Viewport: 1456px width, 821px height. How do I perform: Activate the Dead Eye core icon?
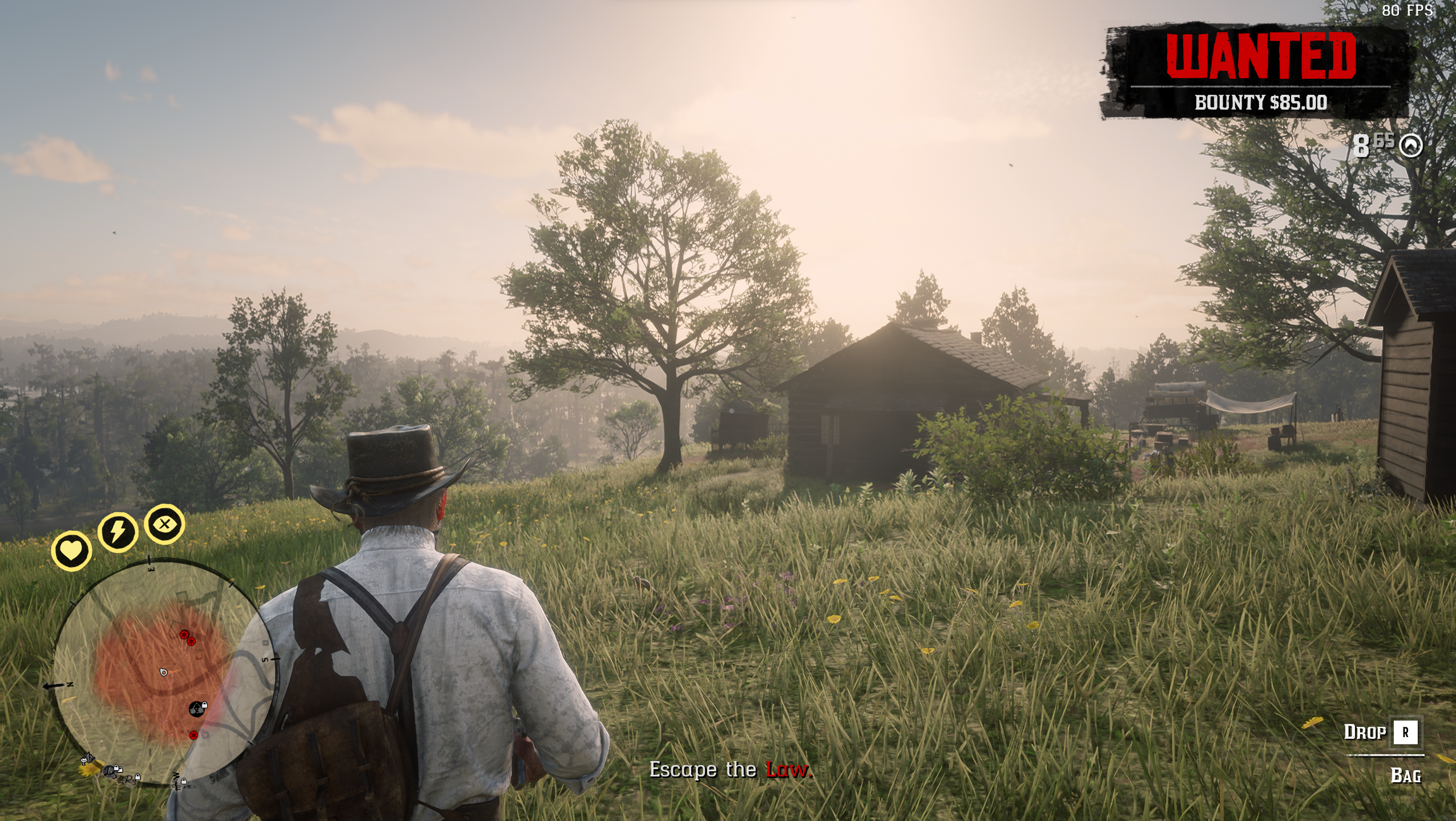click(x=164, y=524)
